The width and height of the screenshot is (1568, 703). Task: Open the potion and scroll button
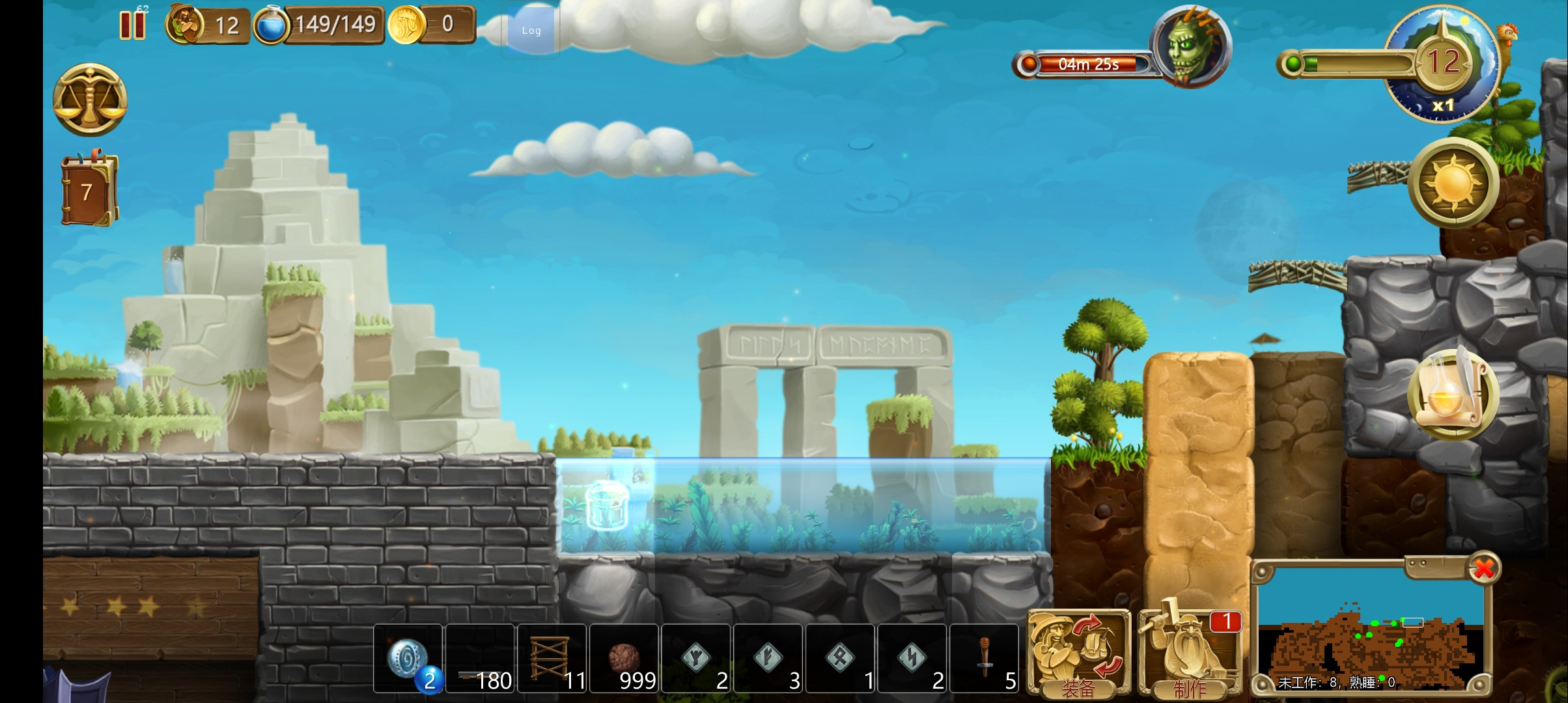pyautogui.click(x=1453, y=394)
